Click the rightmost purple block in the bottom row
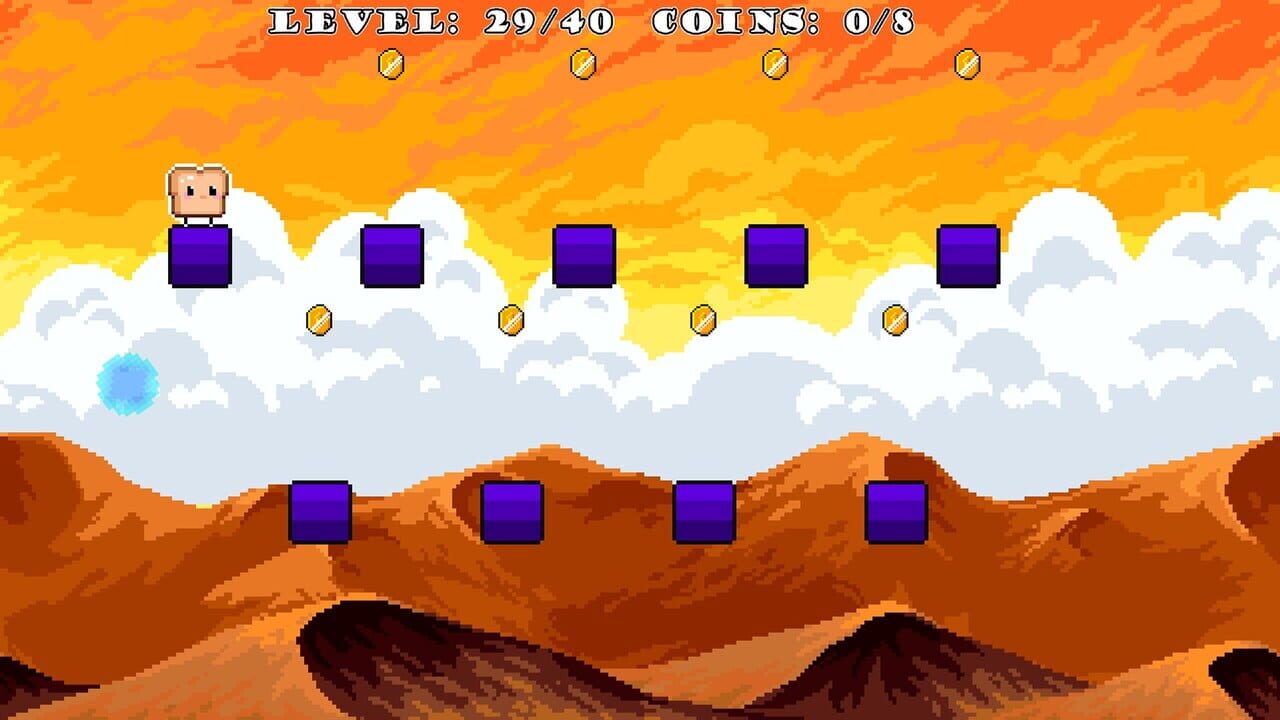 coord(897,510)
